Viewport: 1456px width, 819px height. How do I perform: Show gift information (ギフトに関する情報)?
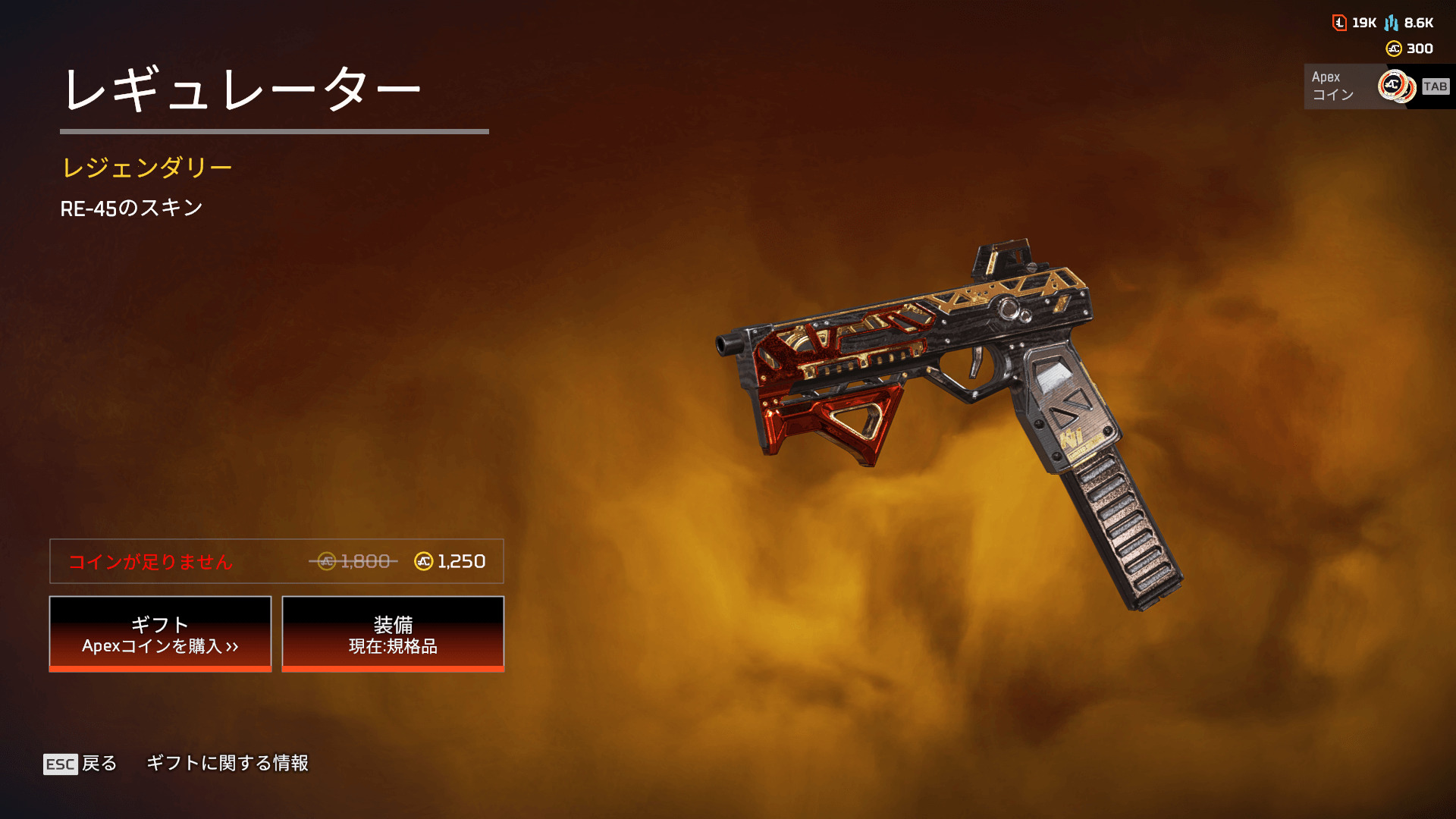click(x=227, y=763)
